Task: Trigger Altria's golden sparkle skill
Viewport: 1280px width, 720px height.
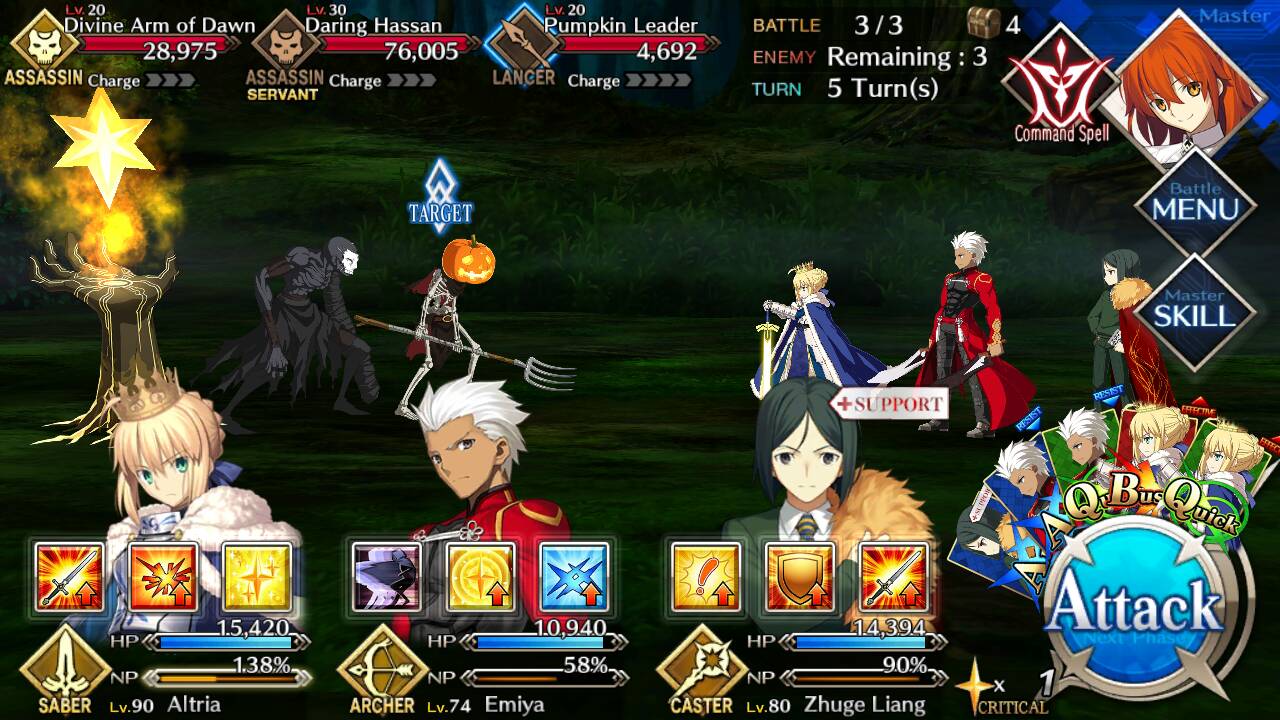Action: [257, 577]
